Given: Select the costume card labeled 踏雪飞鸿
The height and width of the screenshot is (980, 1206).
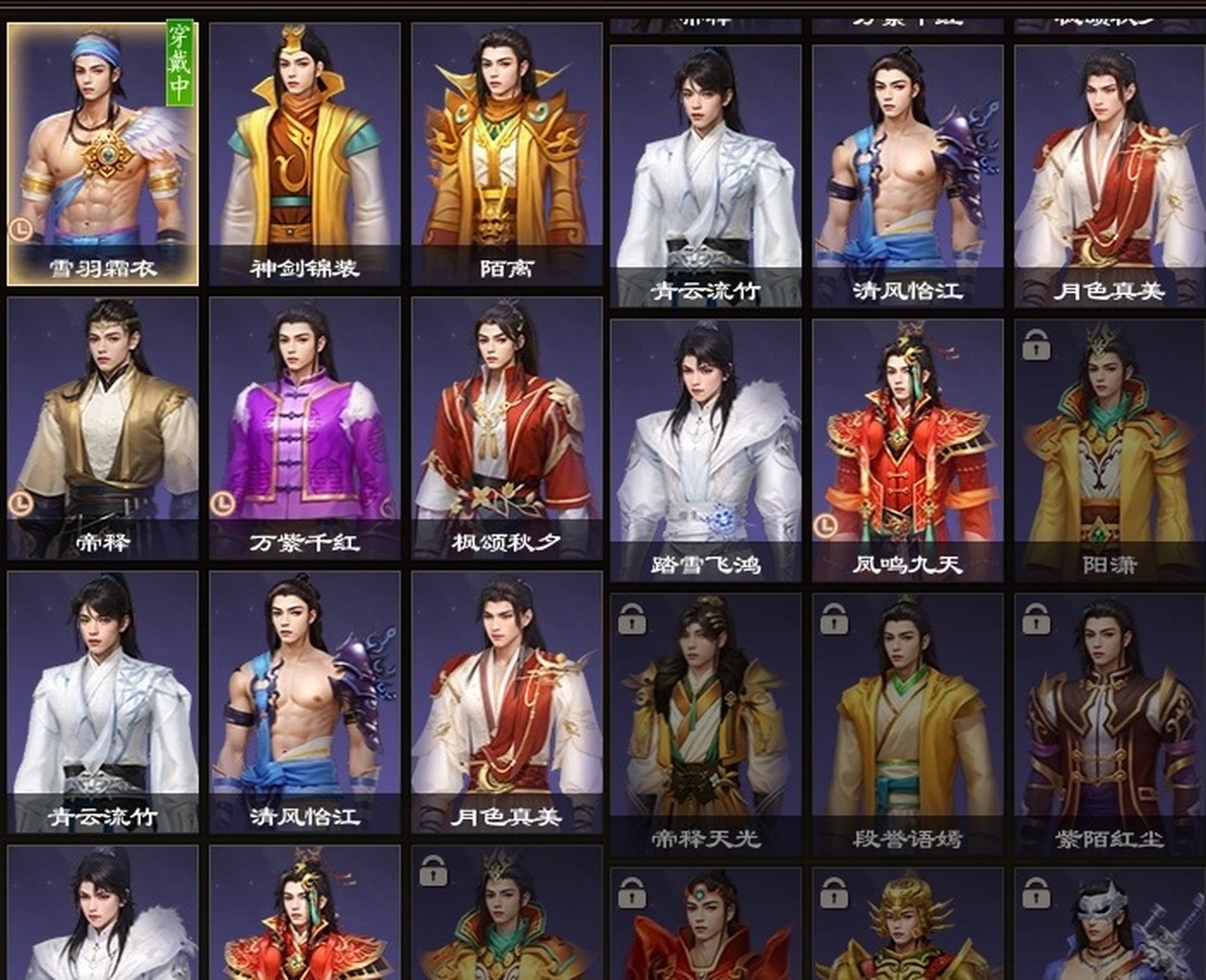Looking at the screenshot, I should click(x=705, y=450).
